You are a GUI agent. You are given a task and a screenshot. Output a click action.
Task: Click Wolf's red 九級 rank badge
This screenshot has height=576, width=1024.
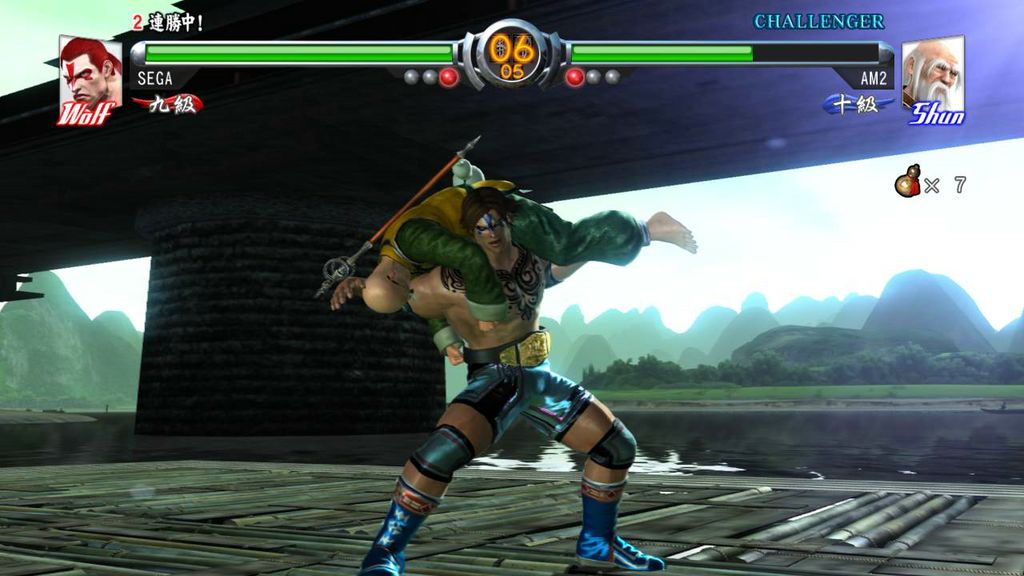point(165,104)
